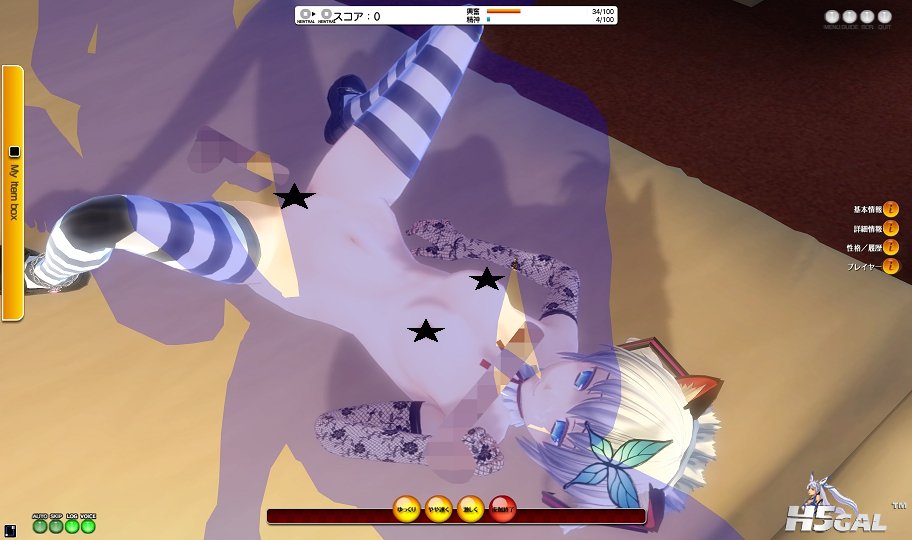912x540 pixels.
Task: Click the red end button
Action: [x=503, y=510]
